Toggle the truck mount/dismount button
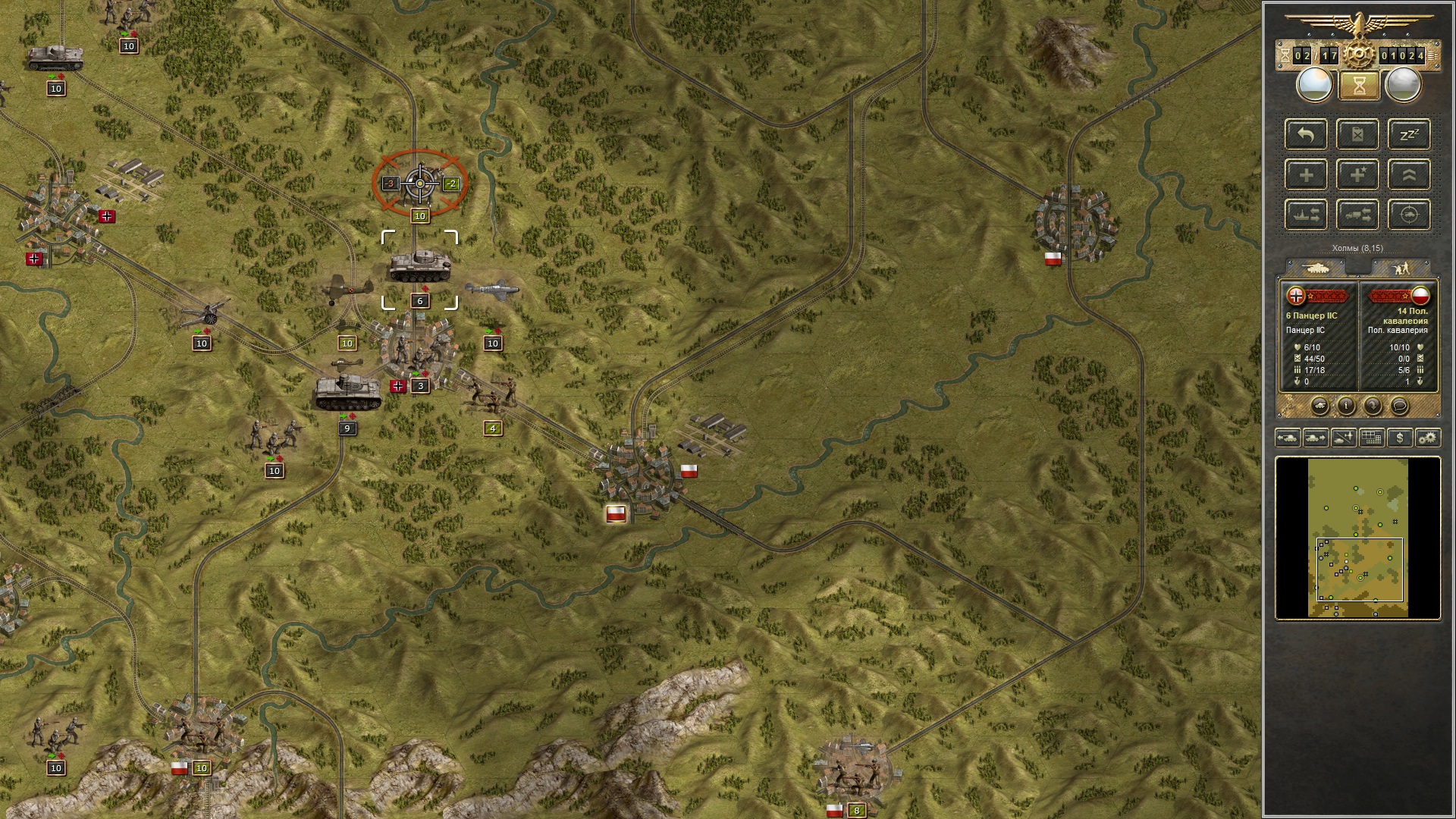 click(1357, 215)
